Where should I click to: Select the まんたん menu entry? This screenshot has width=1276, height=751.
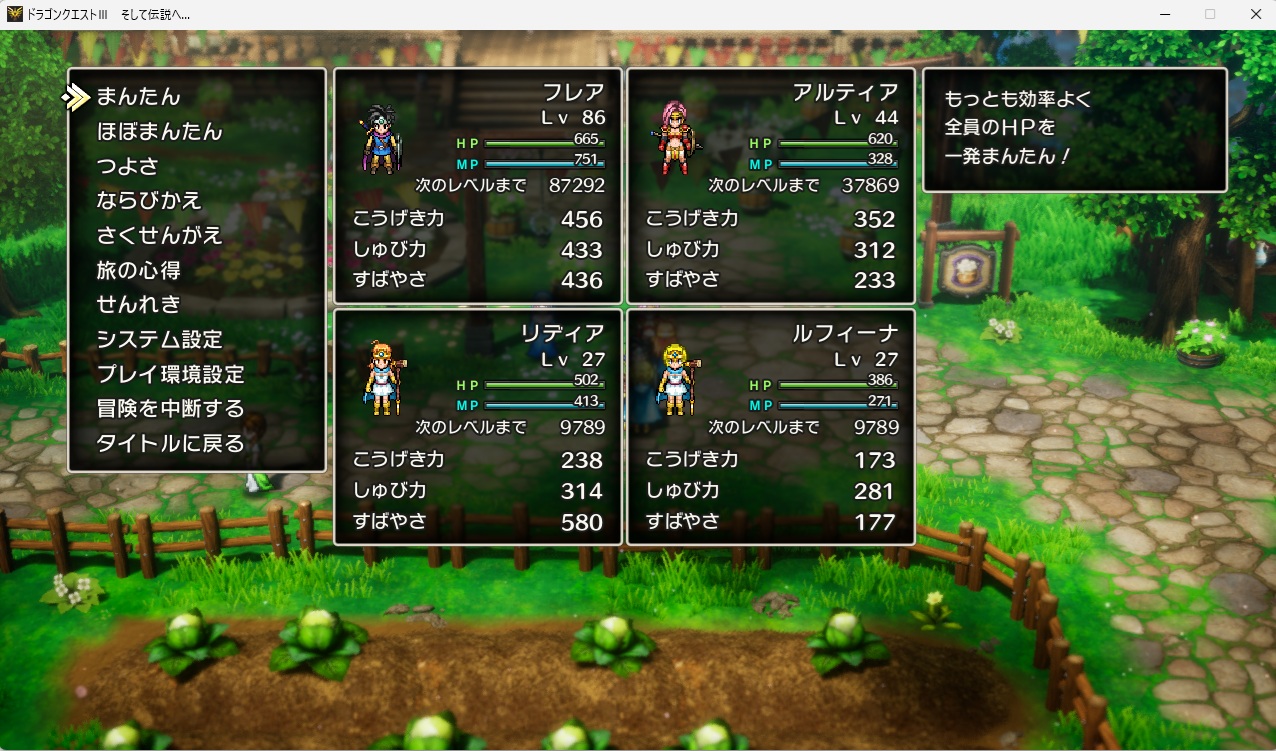[138, 97]
